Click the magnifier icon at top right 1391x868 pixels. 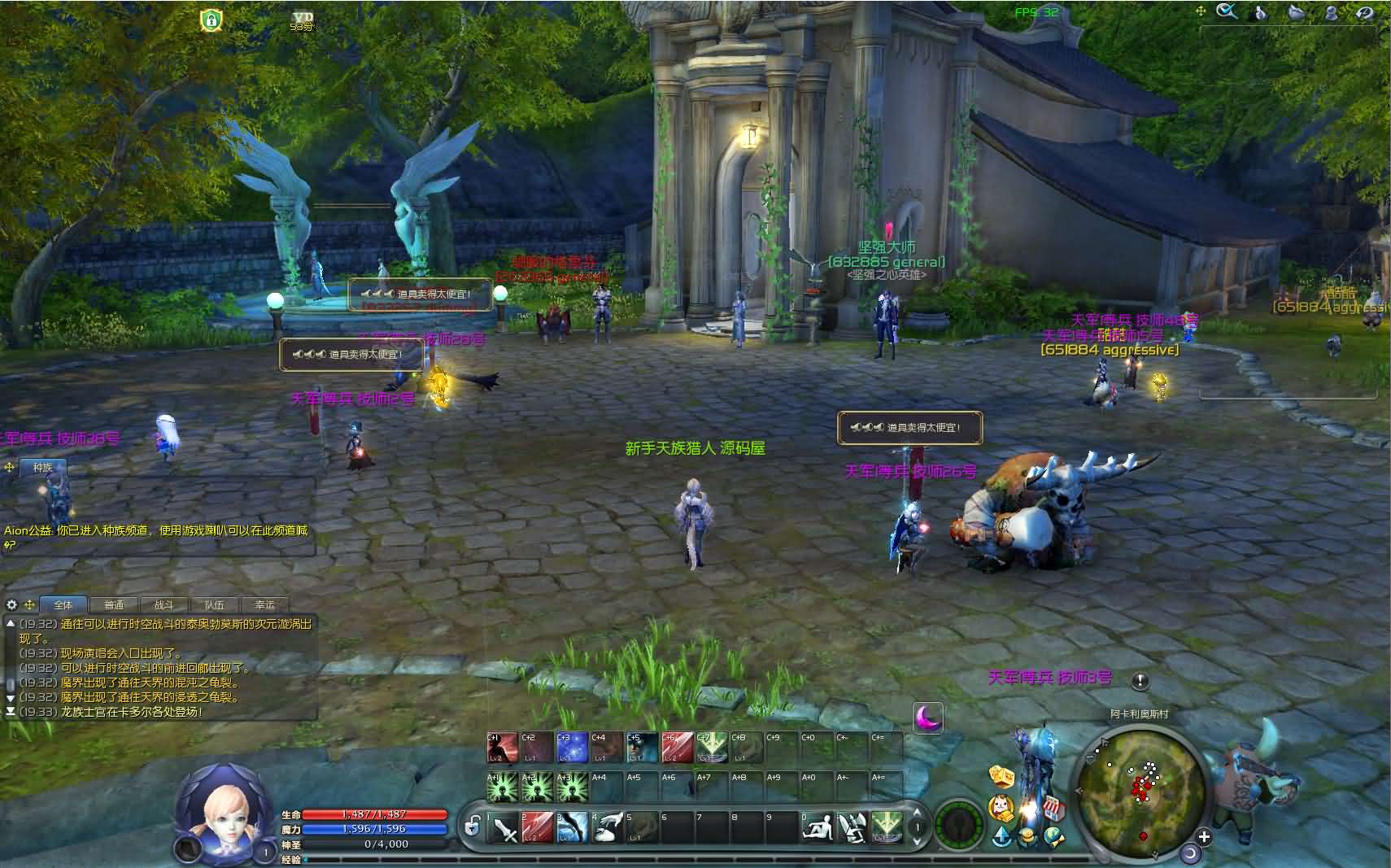1227,11
